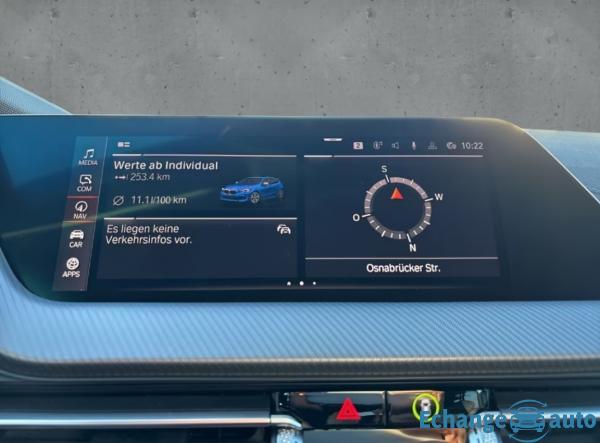Tap the microphone icon in status bar
The height and width of the screenshot is (443, 600).
pyautogui.click(x=413, y=145)
